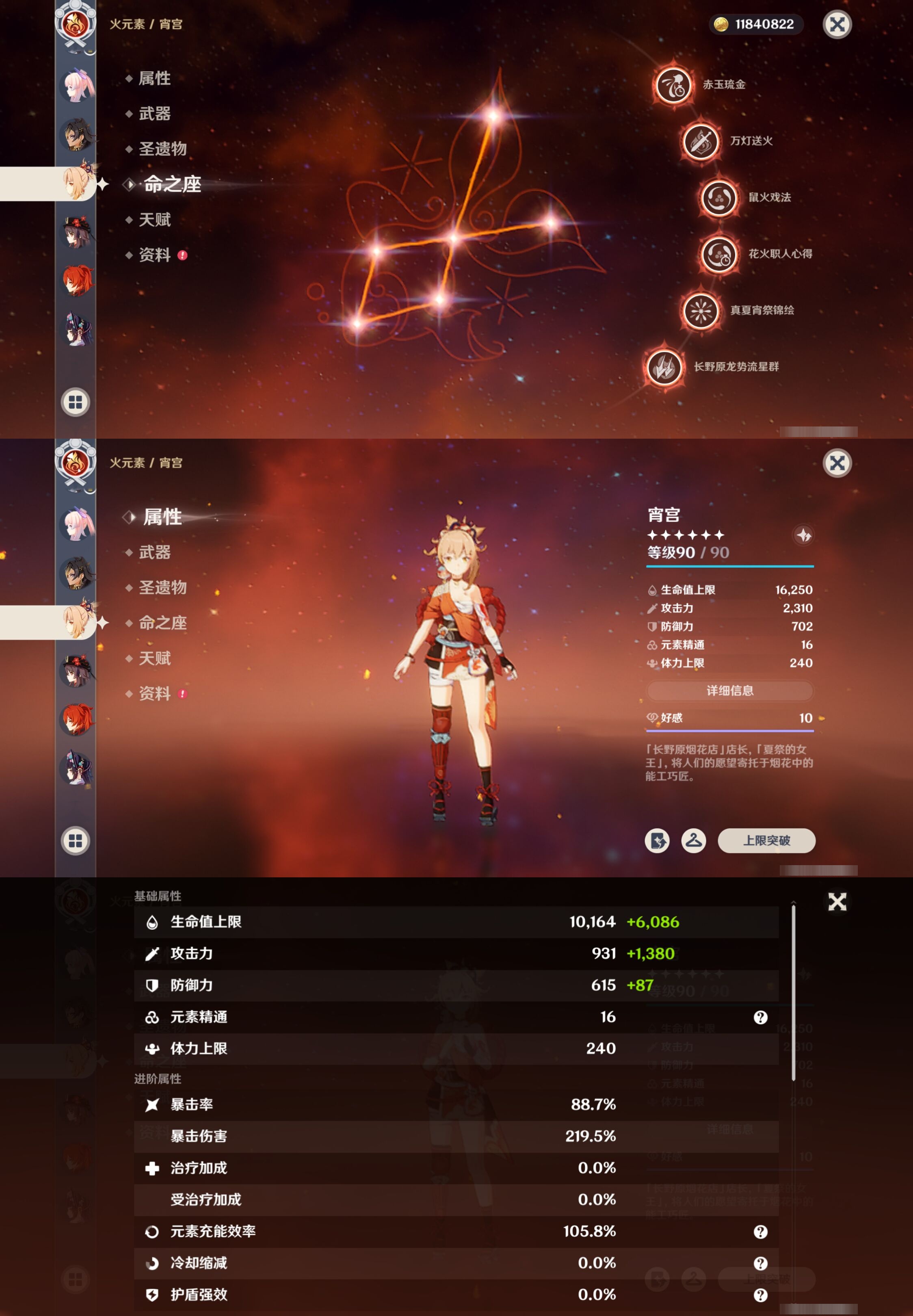
Task: Show help for 元素精通
Action: (760, 1017)
